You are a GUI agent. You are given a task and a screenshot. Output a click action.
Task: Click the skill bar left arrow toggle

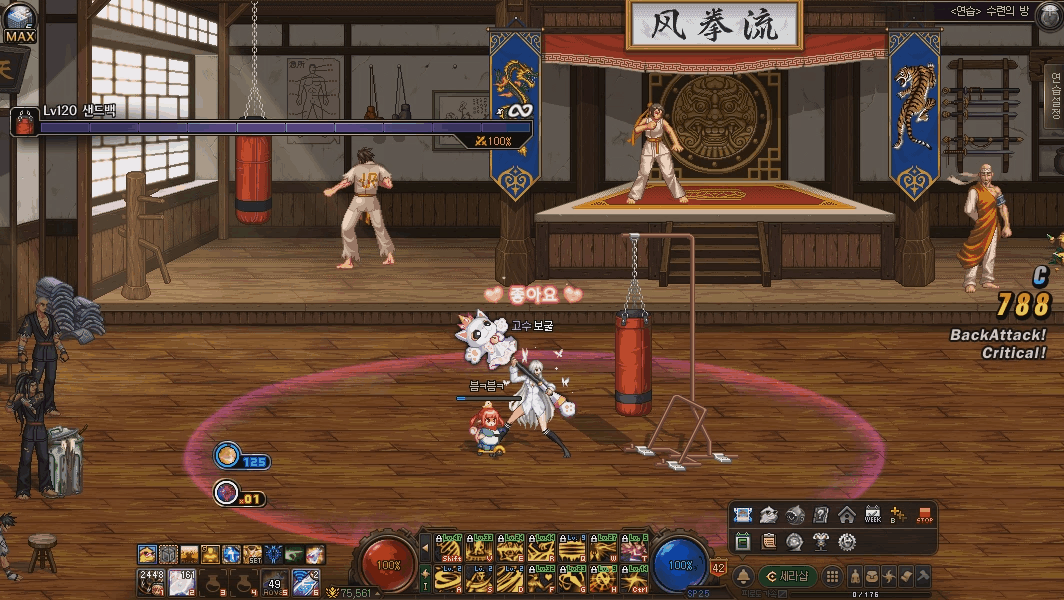[x=425, y=549]
